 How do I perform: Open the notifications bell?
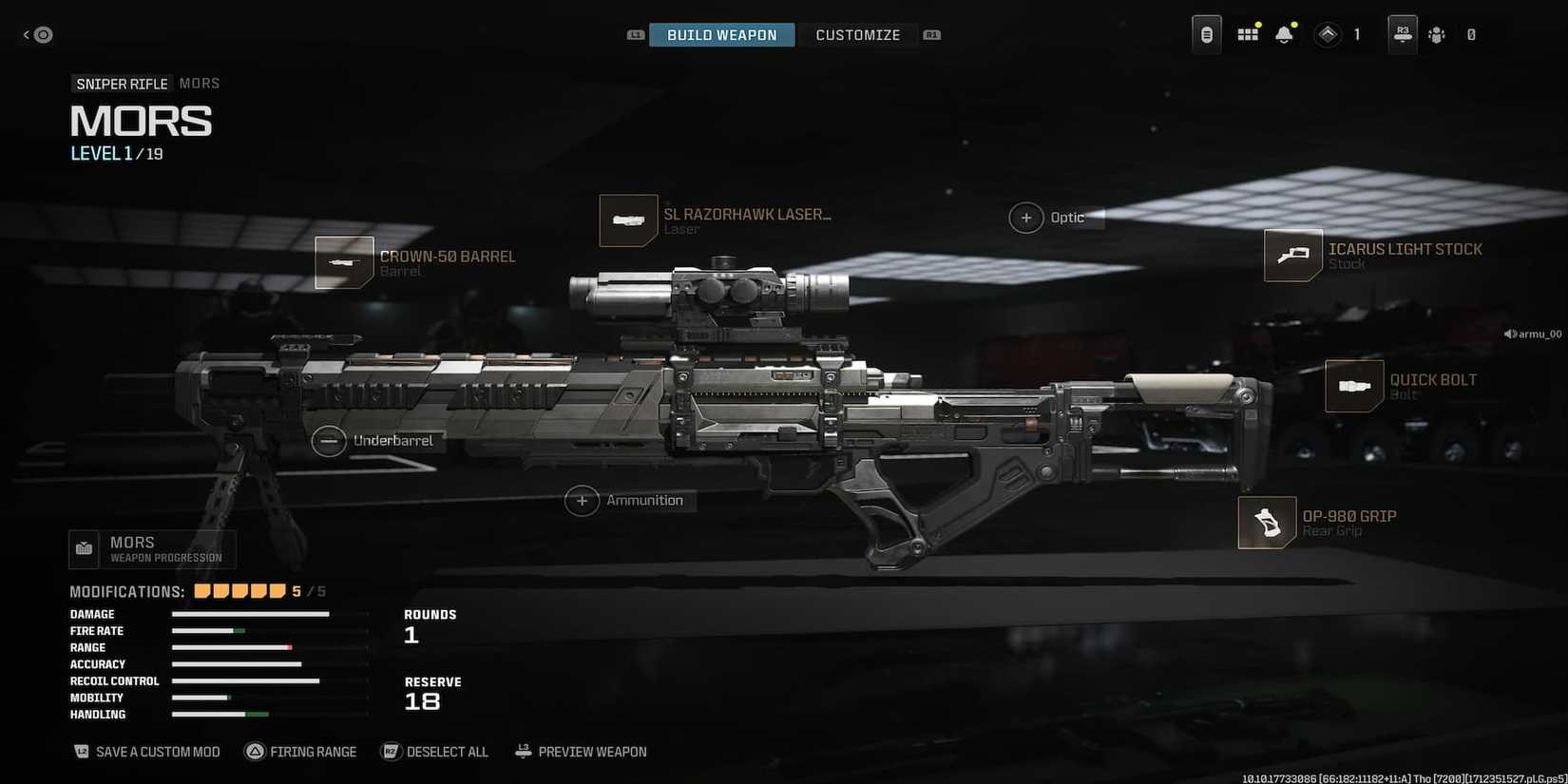tap(1286, 33)
